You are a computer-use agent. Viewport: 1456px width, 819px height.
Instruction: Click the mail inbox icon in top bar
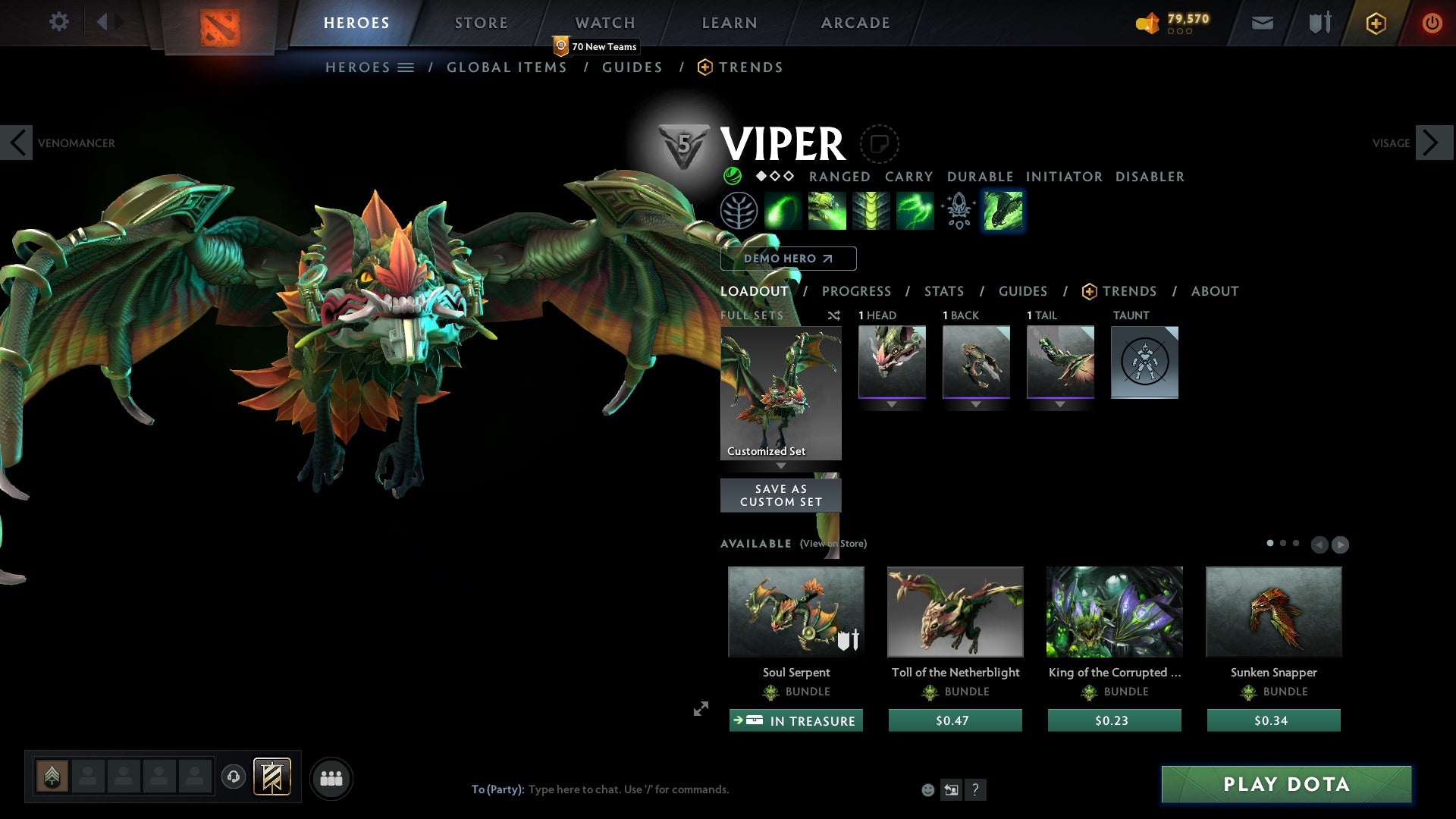coord(1262,23)
